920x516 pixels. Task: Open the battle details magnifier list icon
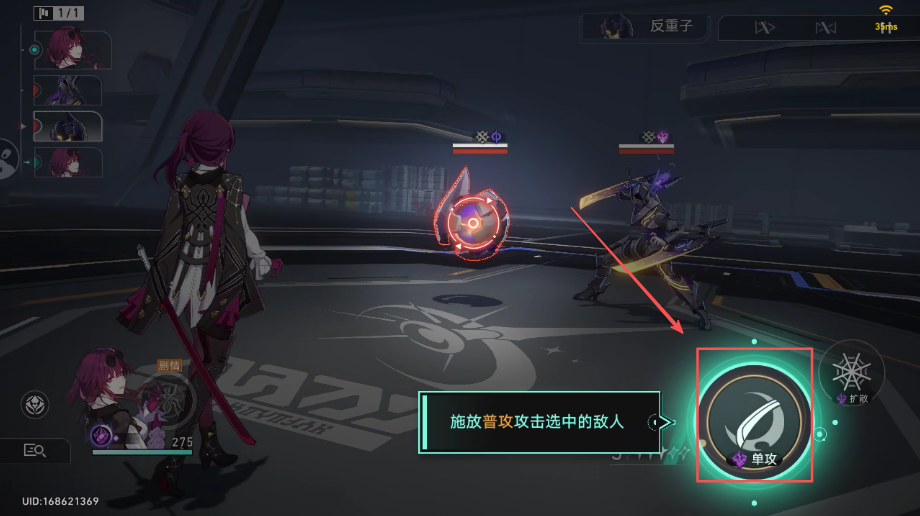click(x=35, y=451)
